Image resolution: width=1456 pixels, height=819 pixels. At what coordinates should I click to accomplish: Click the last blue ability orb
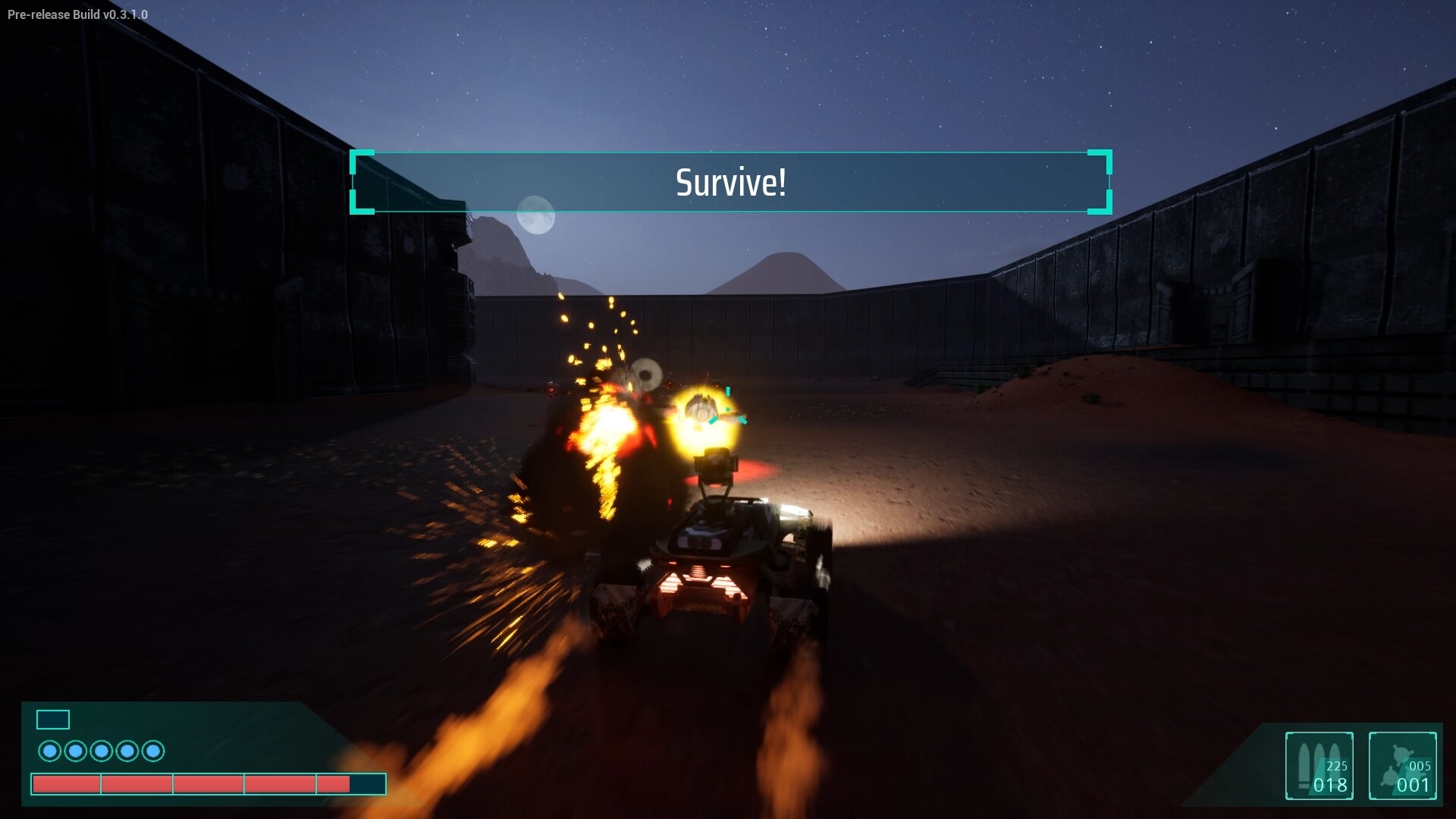tap(153, 752)
